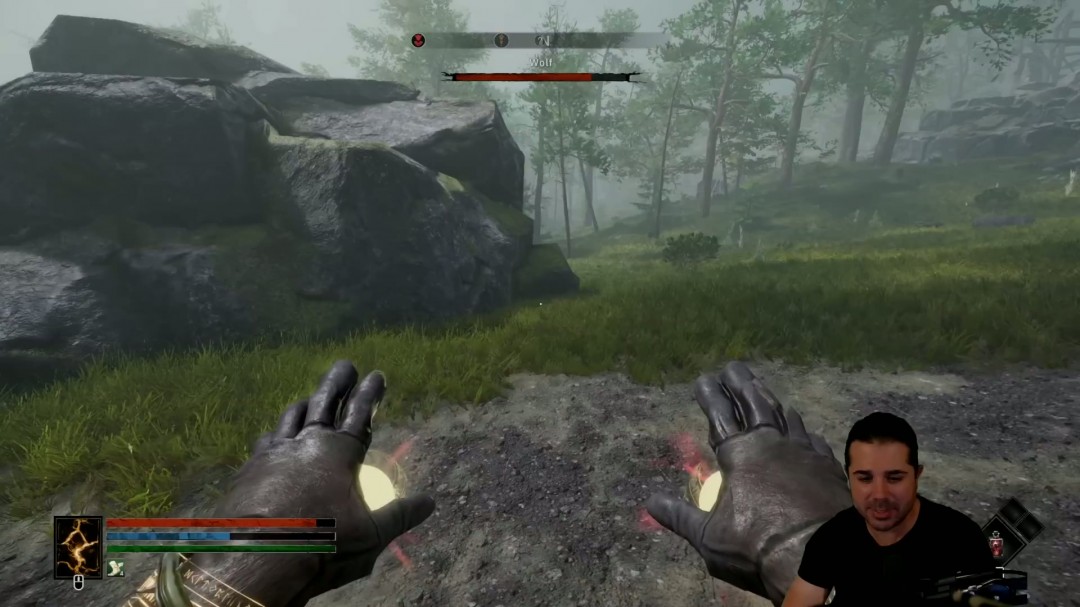Click the red compass marker
This screenshot has height=607, width=1080.
[x=419, y=41]
